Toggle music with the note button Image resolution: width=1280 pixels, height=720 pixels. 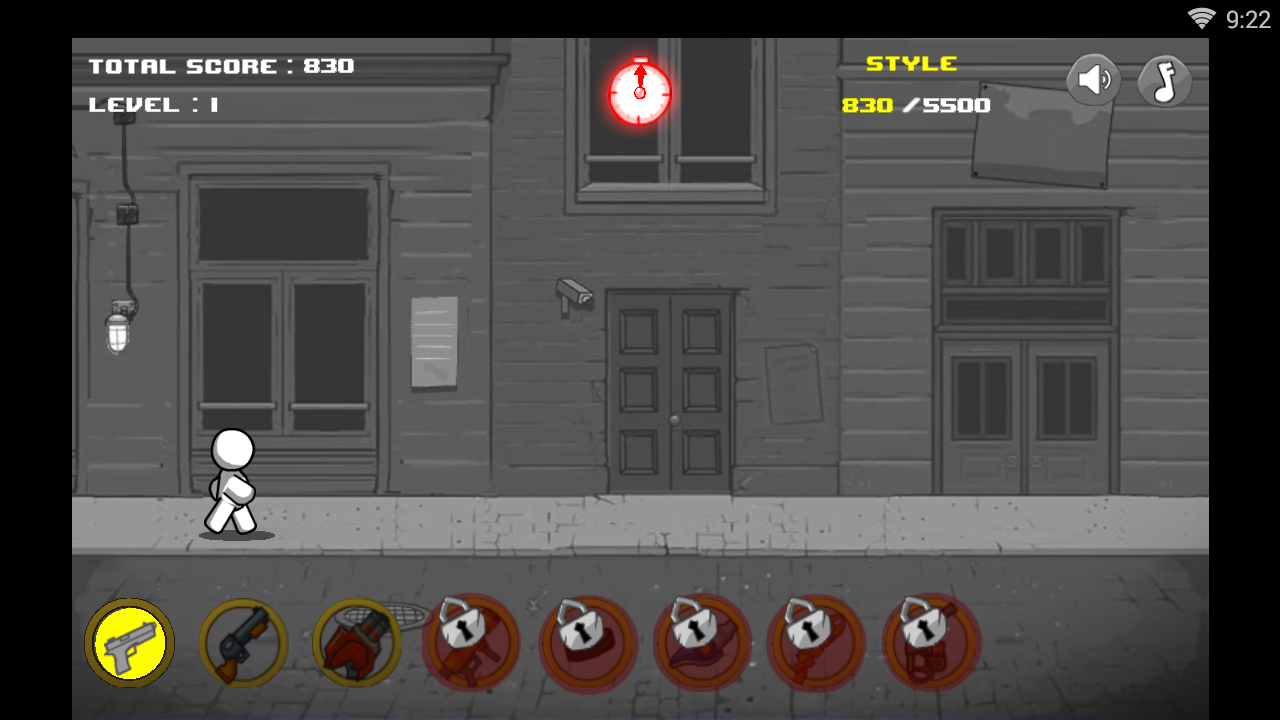tap(1165, 81)
